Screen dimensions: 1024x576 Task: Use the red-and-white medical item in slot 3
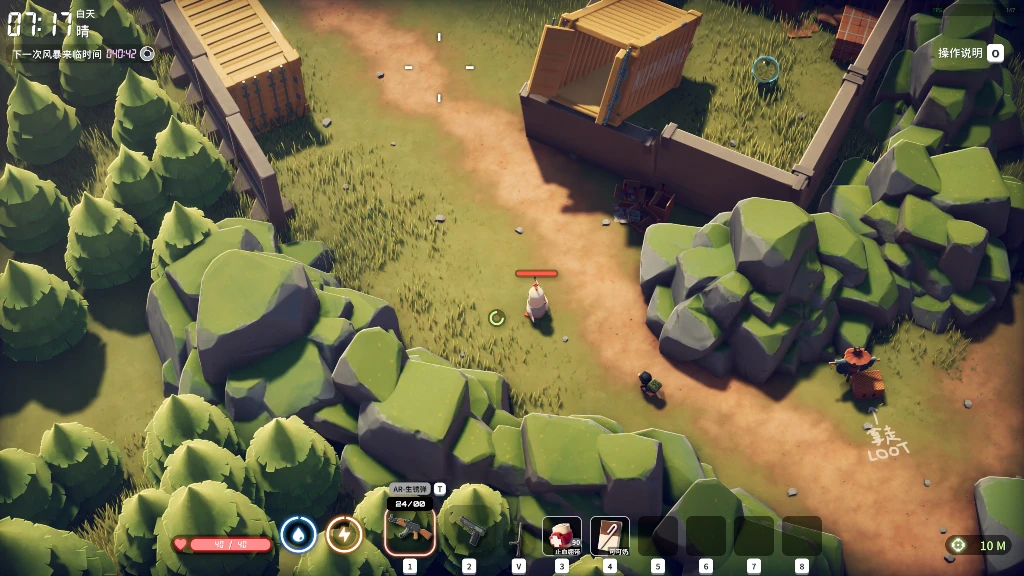pos(562,535)
